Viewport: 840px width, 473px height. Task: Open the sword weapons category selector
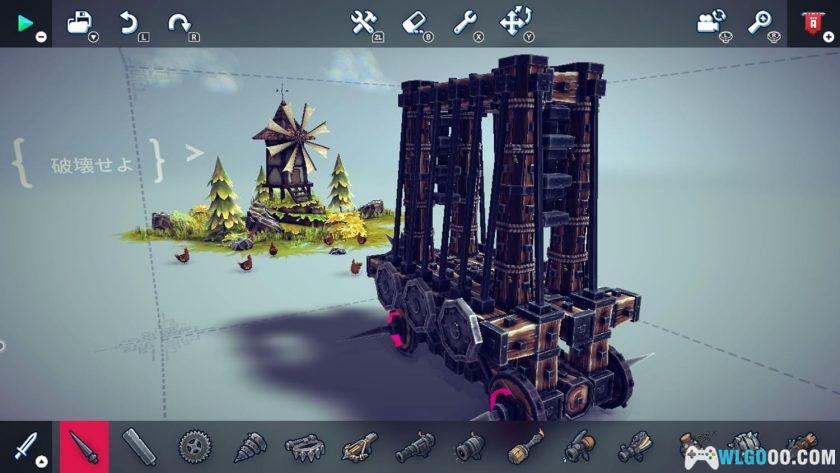pos(25,446)
